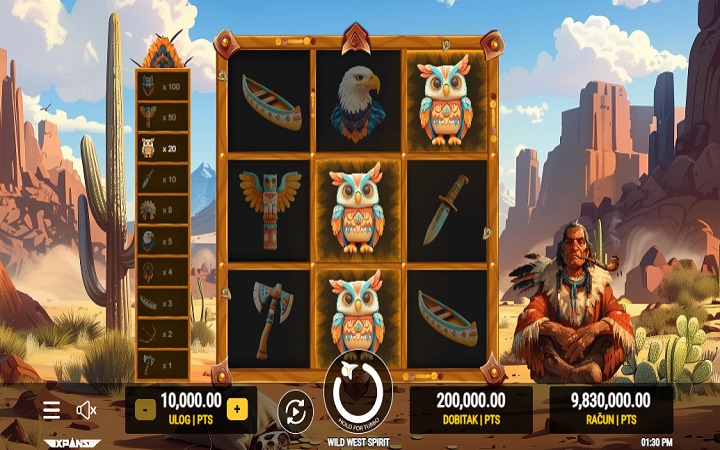This screenshot has height=450, width=720.
Task: Increase the bet with the plus button
Action: pyautogui.click(x=237, y=409)
